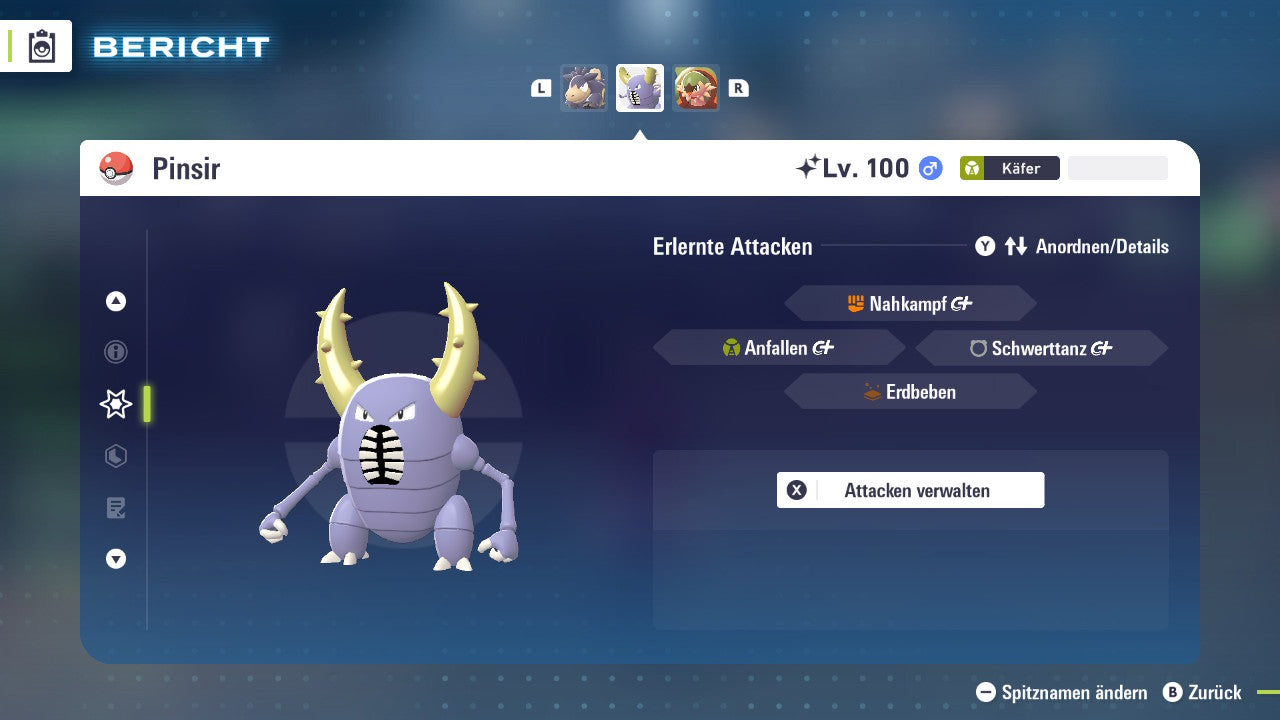Switch to the leftmost party member tab

pos(584,87)
